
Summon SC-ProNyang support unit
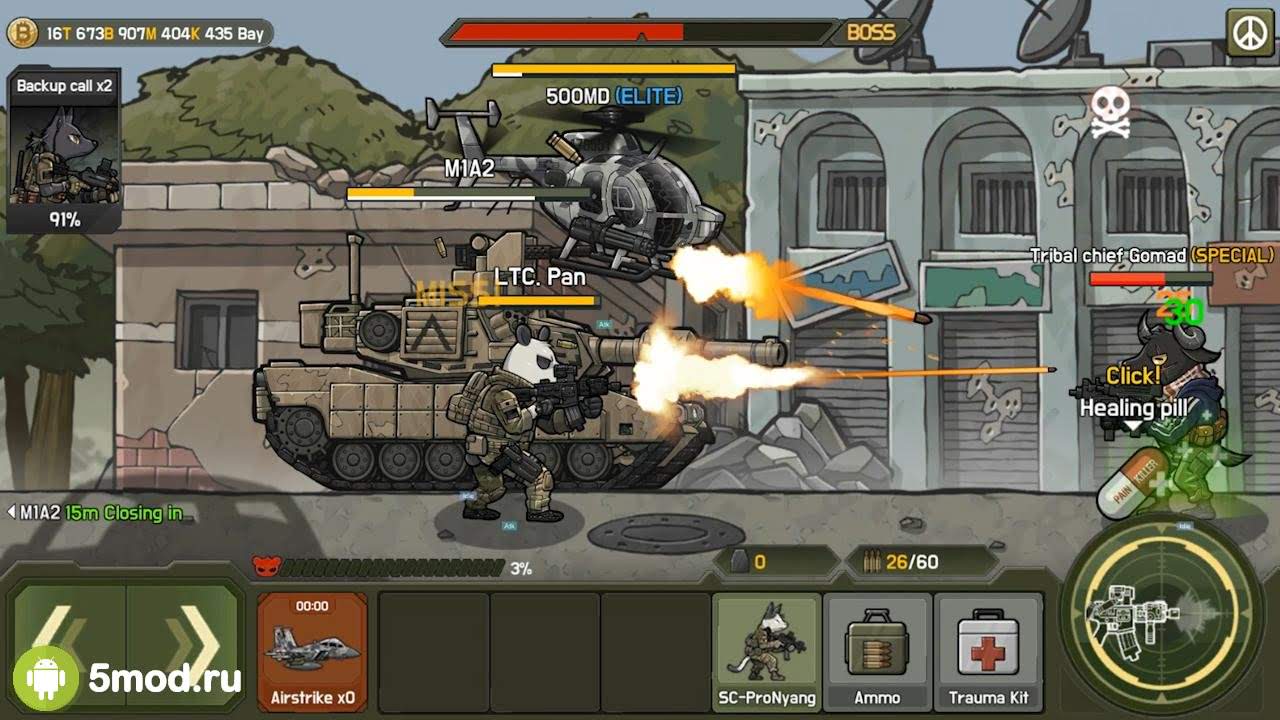point(767,651)
